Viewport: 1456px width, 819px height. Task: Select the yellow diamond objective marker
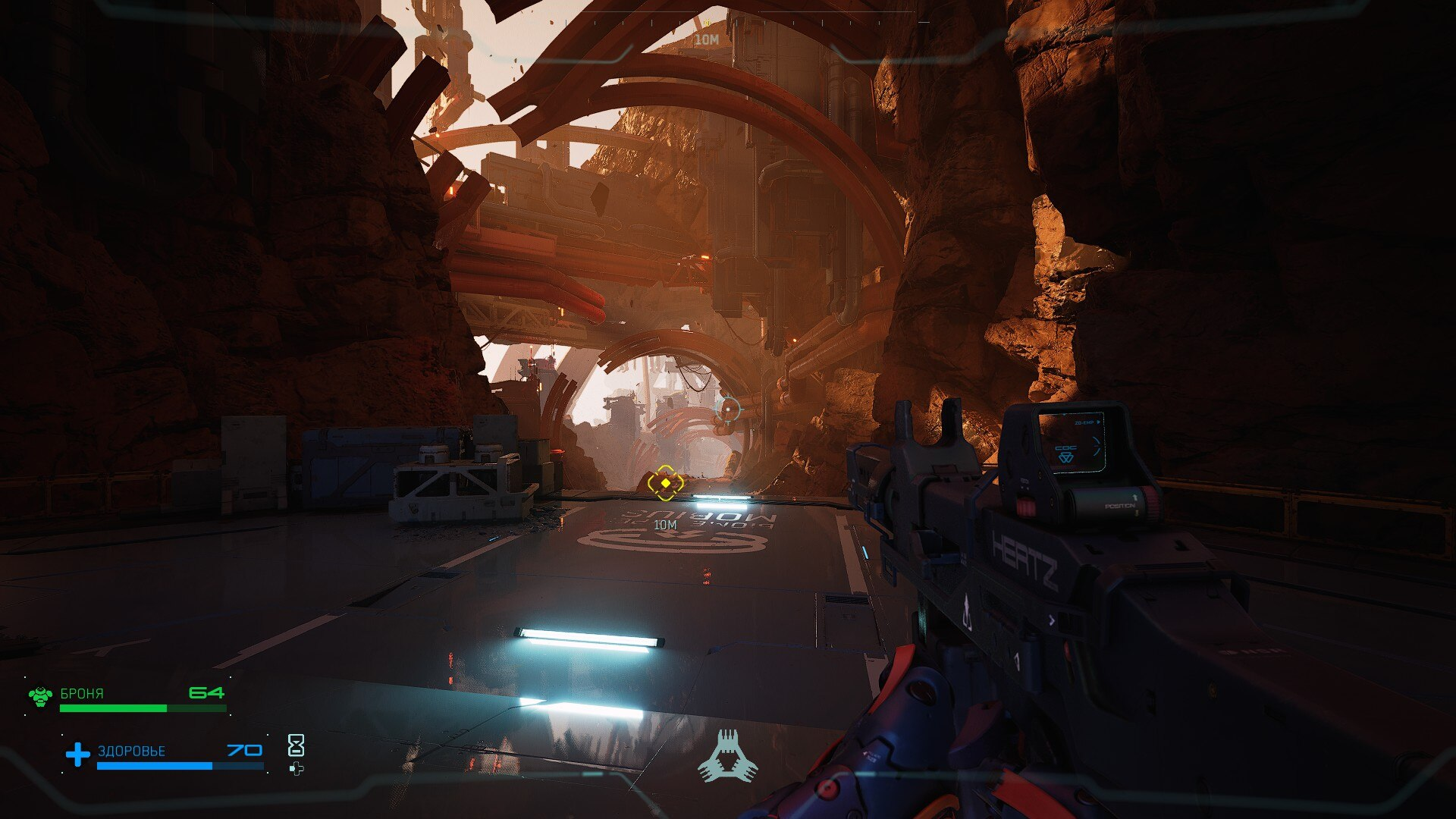665,483
